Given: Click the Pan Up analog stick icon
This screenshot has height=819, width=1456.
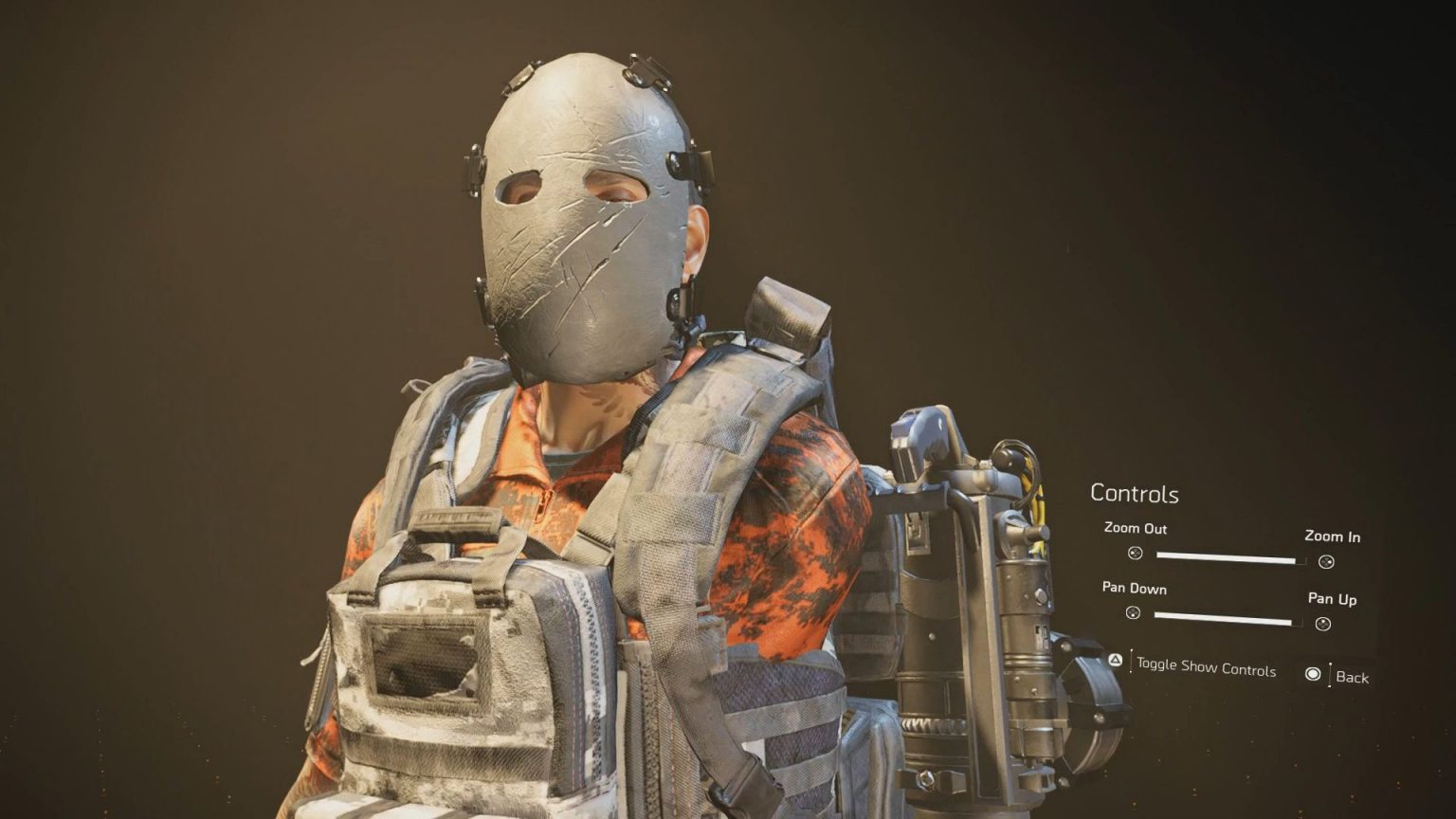Looking at the screenshot, I should 1321,625.
